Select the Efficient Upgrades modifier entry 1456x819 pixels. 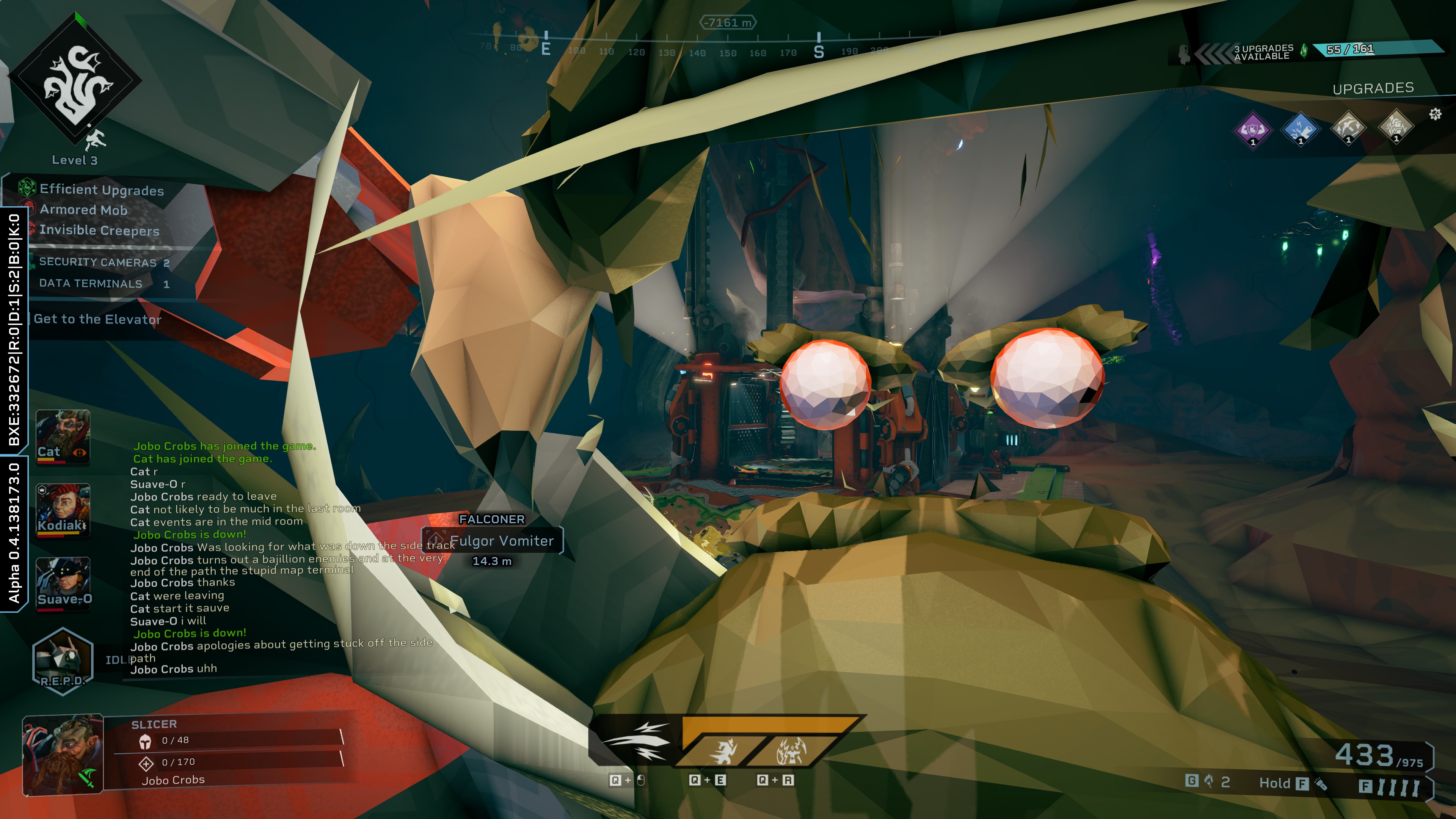click(101, 190)
